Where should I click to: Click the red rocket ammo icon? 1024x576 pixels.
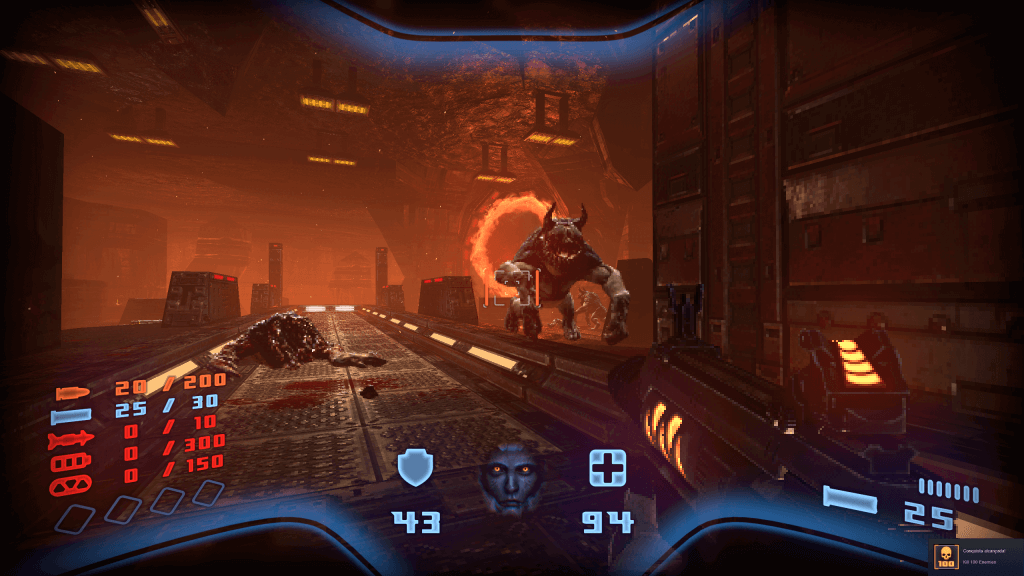(x=72, y=440)
